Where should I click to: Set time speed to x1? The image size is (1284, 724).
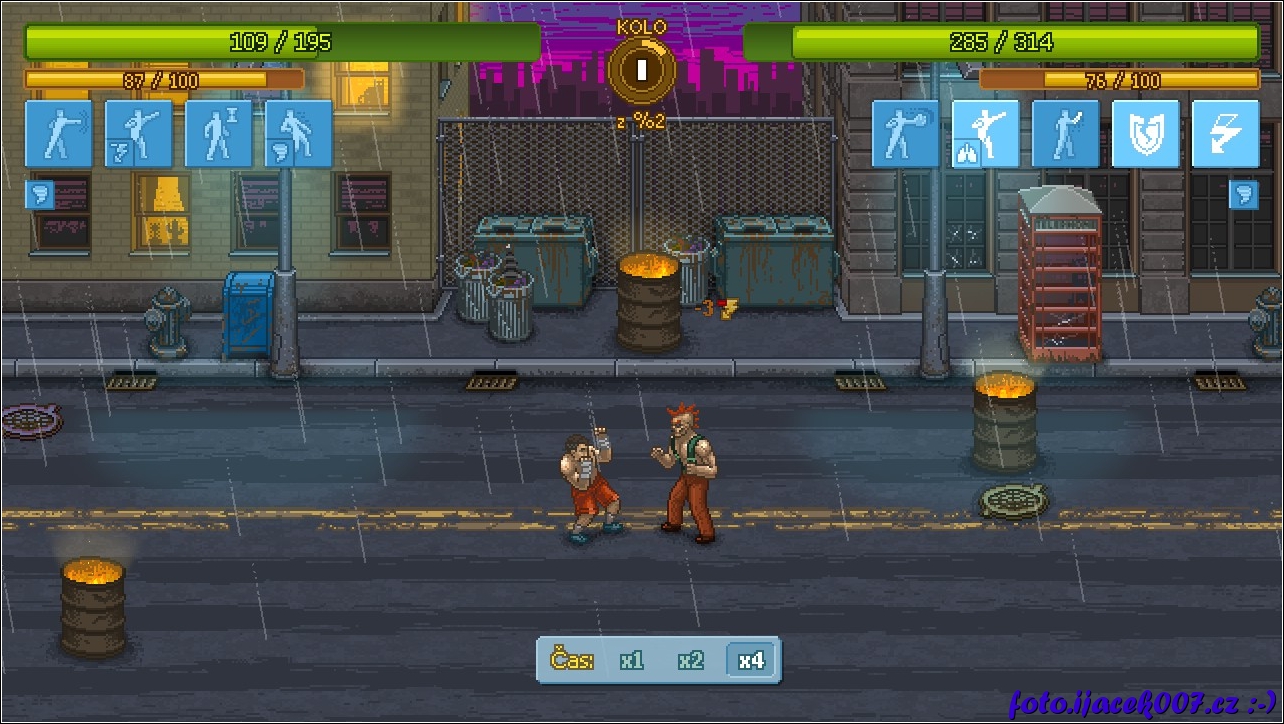[x=632, y=661]
